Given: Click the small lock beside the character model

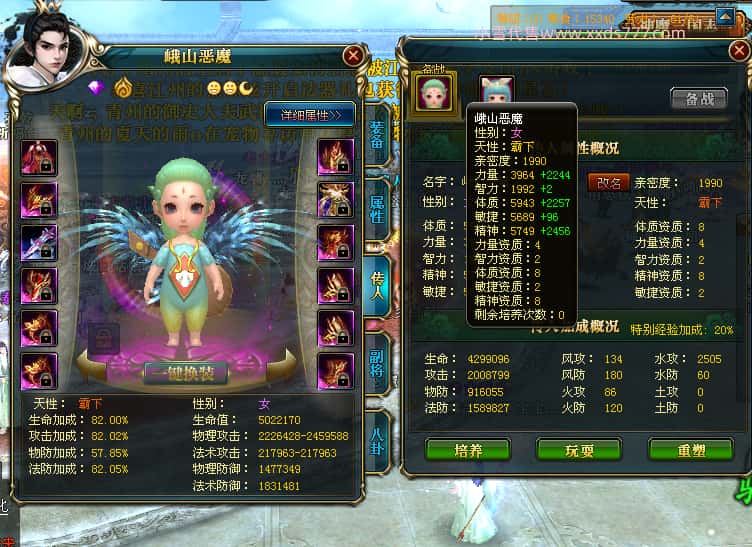Looking at the screenshot, I should pos(101,341).
